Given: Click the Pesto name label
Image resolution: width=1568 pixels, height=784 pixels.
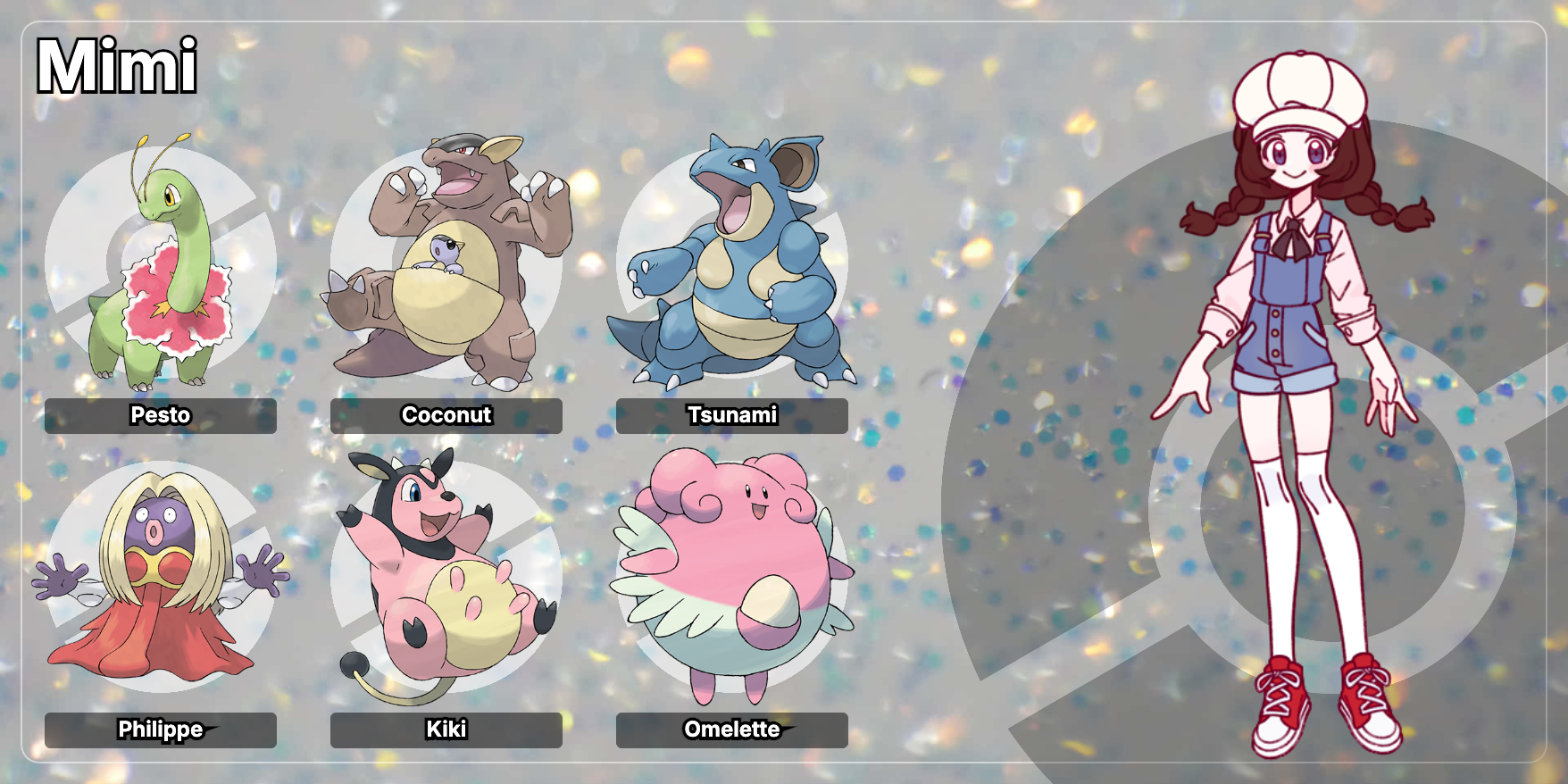Looking at the screenshot, I should click(x=161, y=415).
